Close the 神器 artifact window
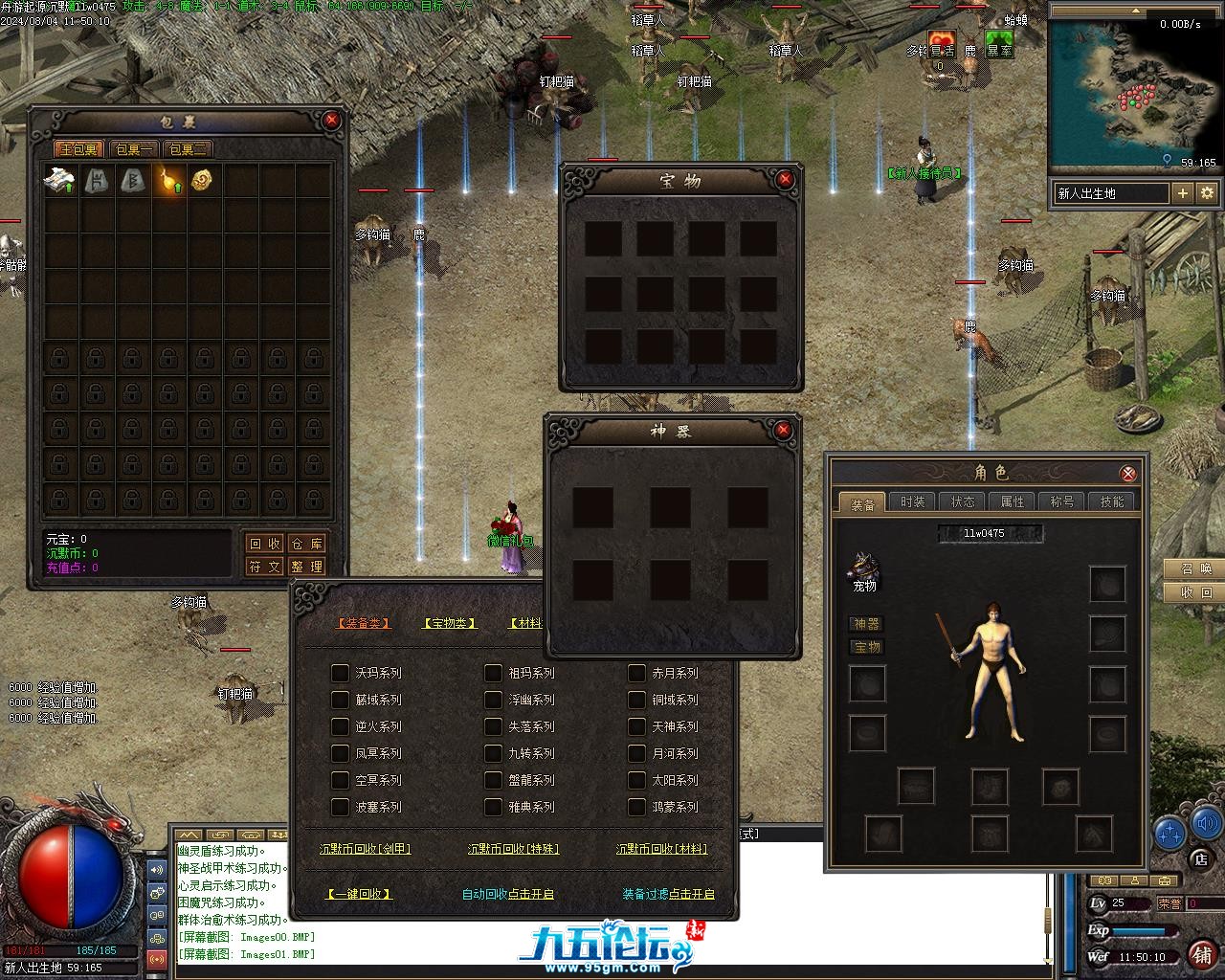The width and height of the screenshot is (1225, 980). click(x=783, y=431)
